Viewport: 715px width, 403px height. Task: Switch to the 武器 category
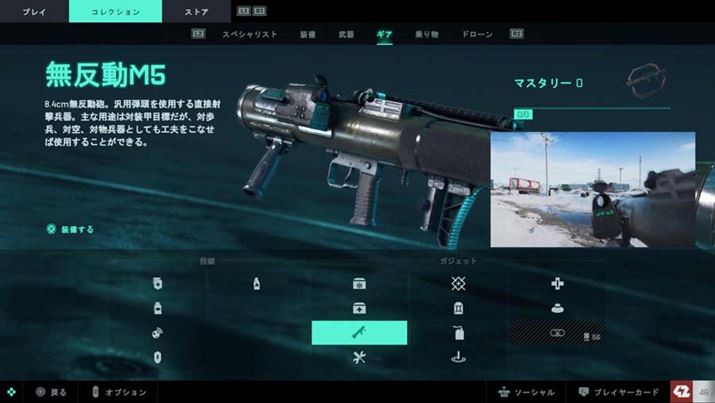(346, 34)
